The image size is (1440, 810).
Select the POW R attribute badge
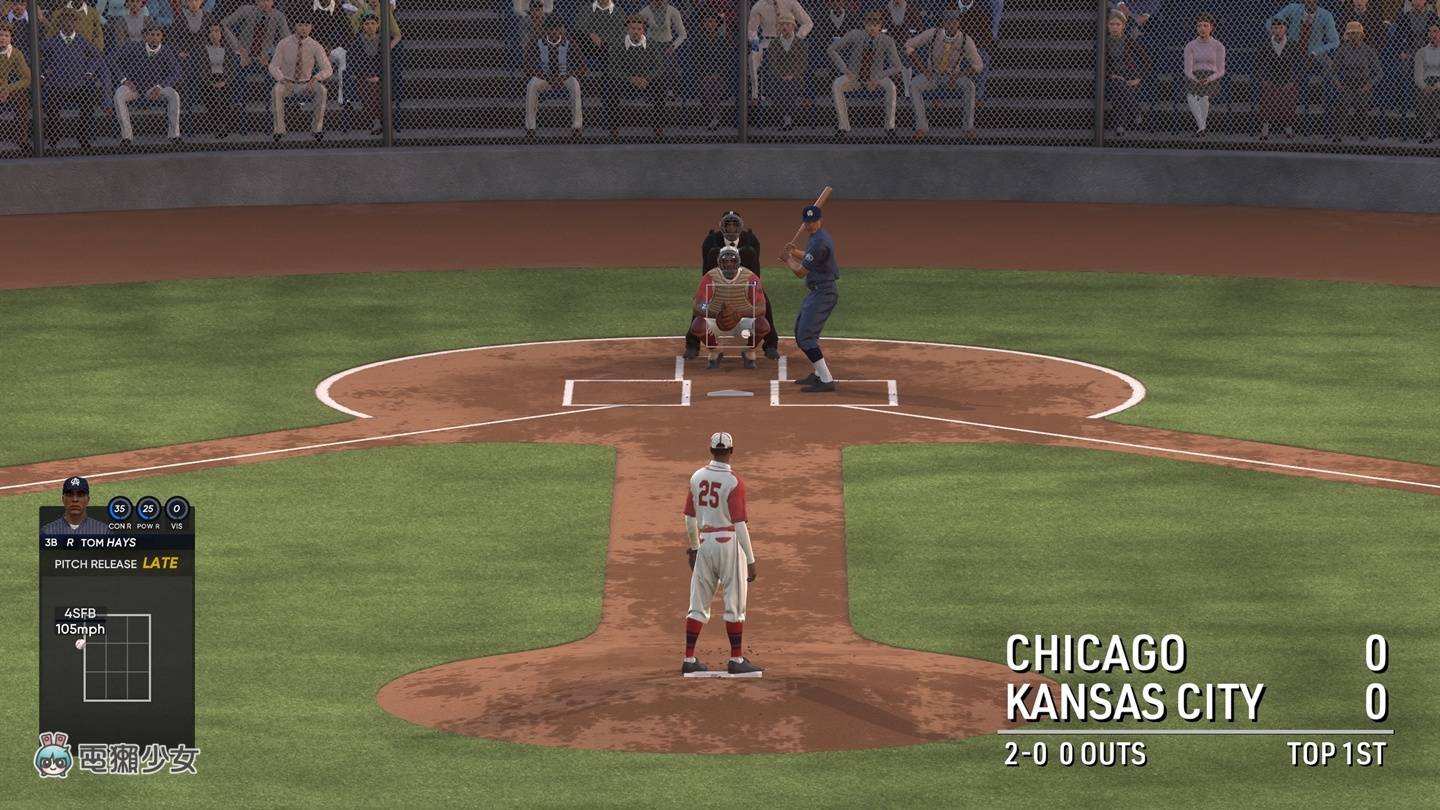[x=146, y=507]
